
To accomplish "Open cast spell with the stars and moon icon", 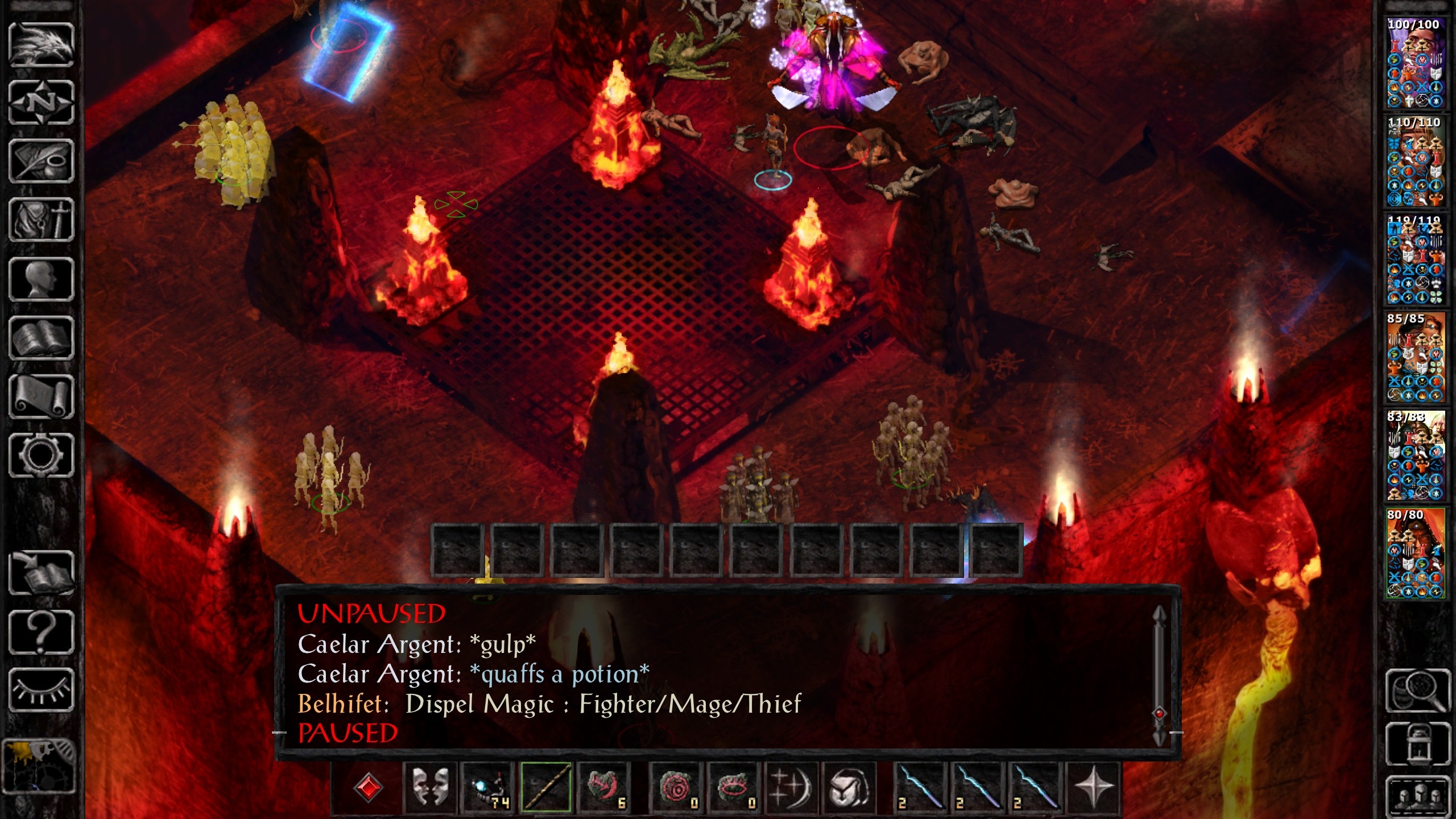I will pyautogui.click(x=791, y=788).
